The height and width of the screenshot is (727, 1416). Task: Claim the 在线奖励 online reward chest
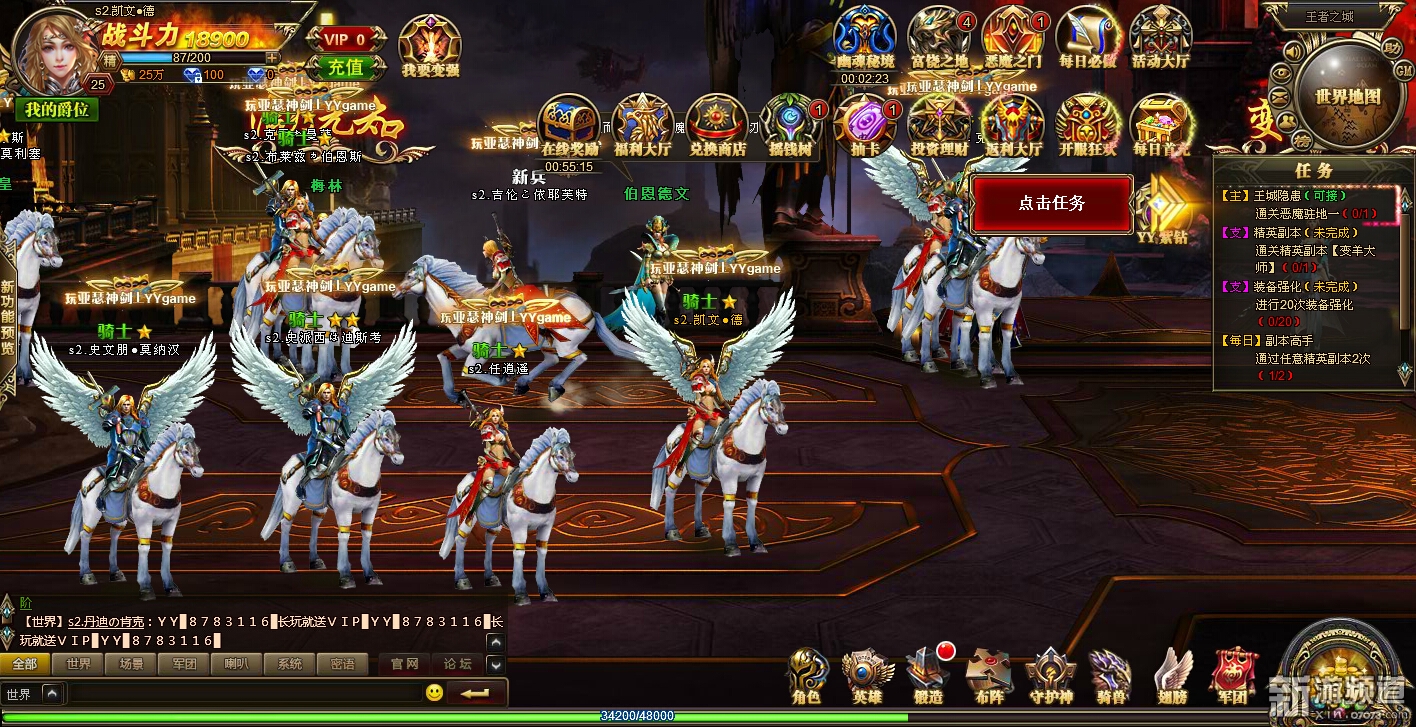[x=568, y=123]
